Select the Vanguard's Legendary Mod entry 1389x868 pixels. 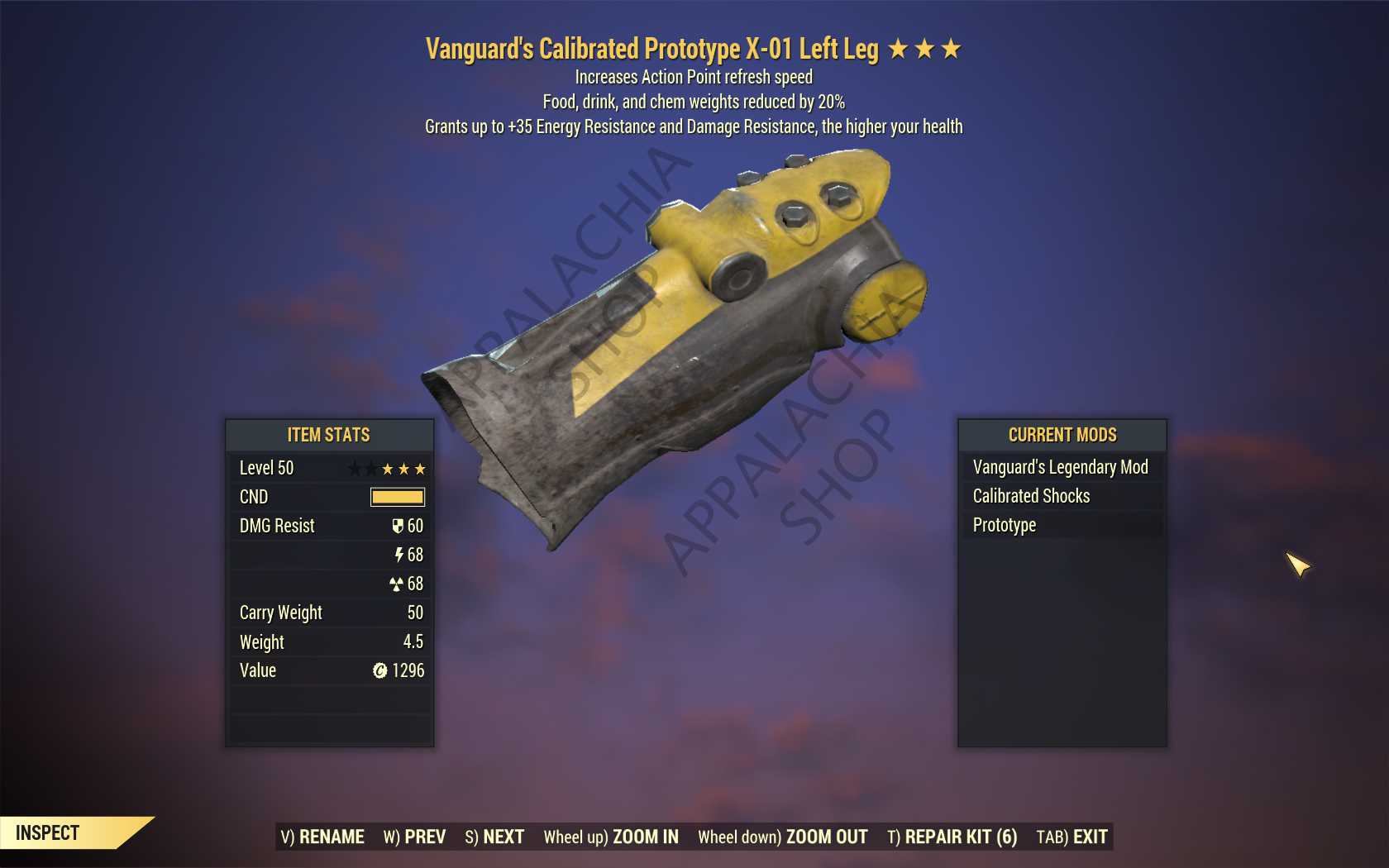(1061, 467)
